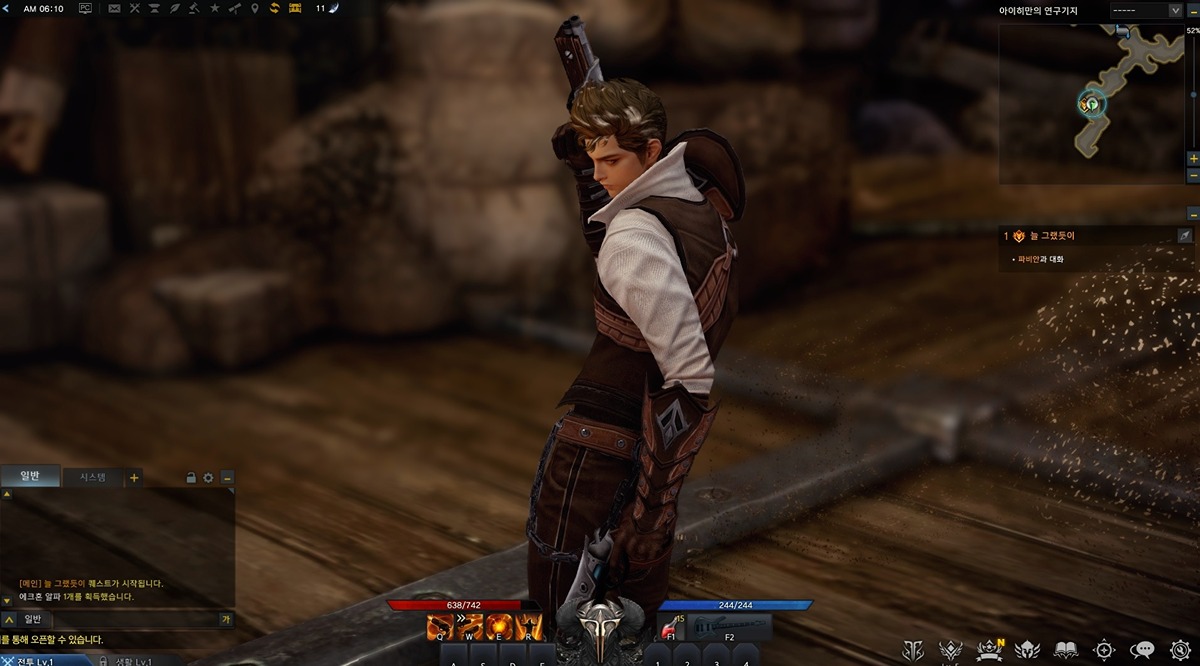This screenshot has height=666, width=1200.
Task: Click the map pin location icon
Action: (254, 8)
